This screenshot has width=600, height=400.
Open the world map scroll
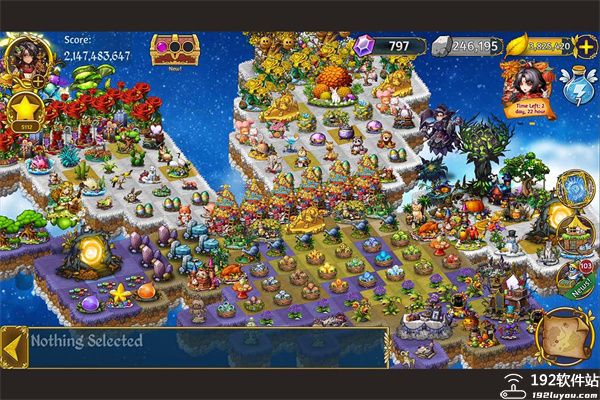562,337
